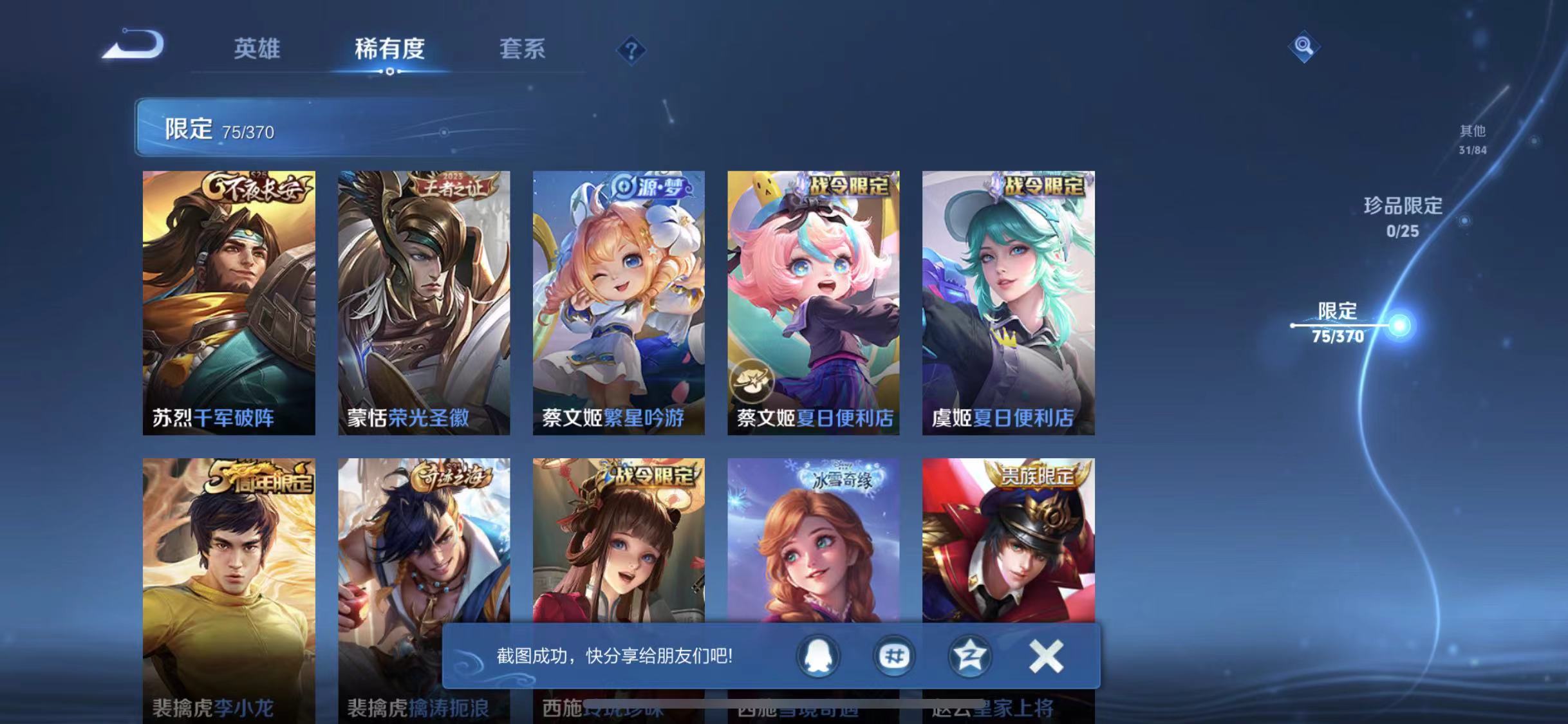Share screenshot via hashtag community icon

pyautogui.click(x=894, y=656)
